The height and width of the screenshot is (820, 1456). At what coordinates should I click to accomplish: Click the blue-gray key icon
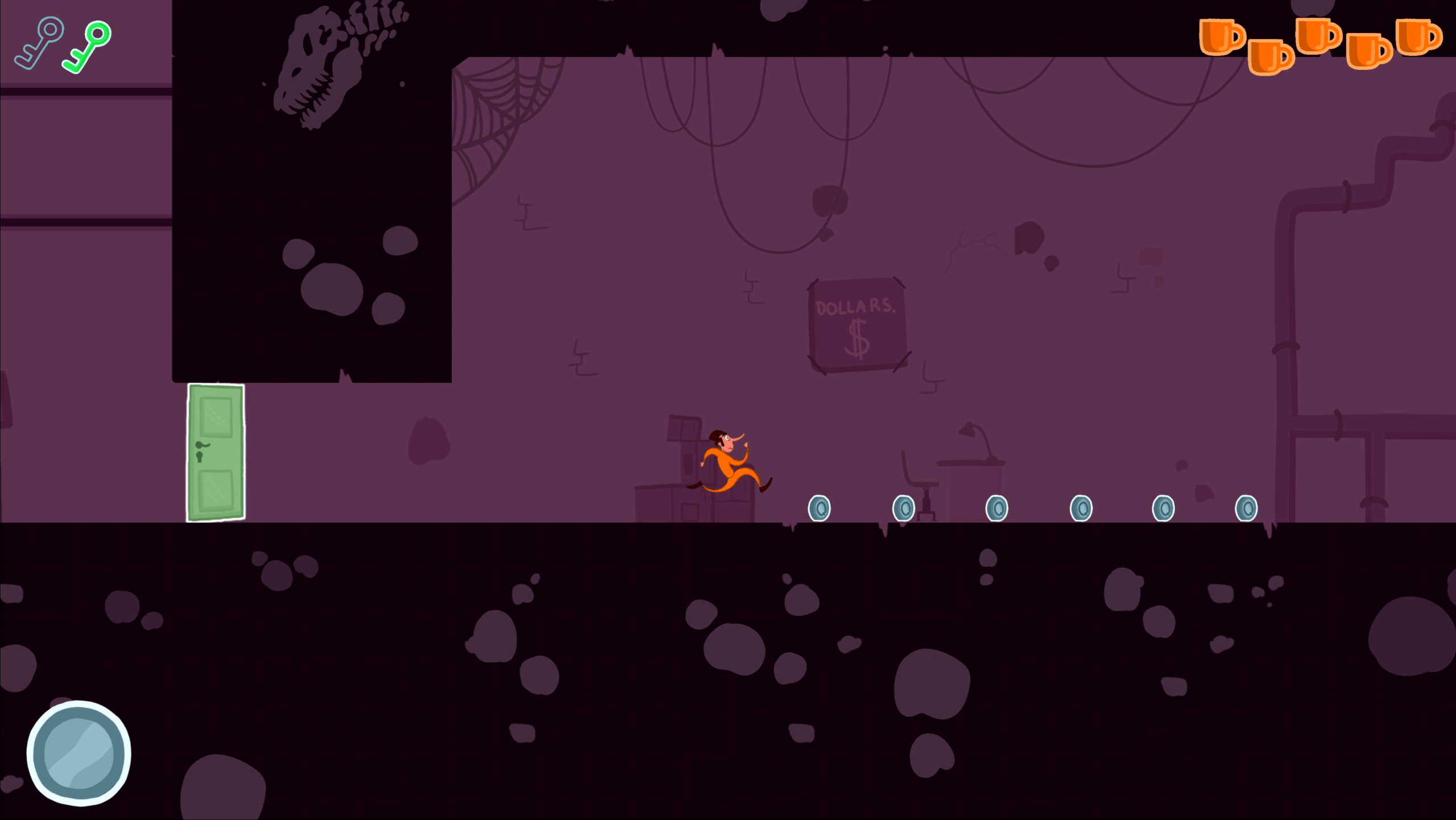click(x=39, y=43)
